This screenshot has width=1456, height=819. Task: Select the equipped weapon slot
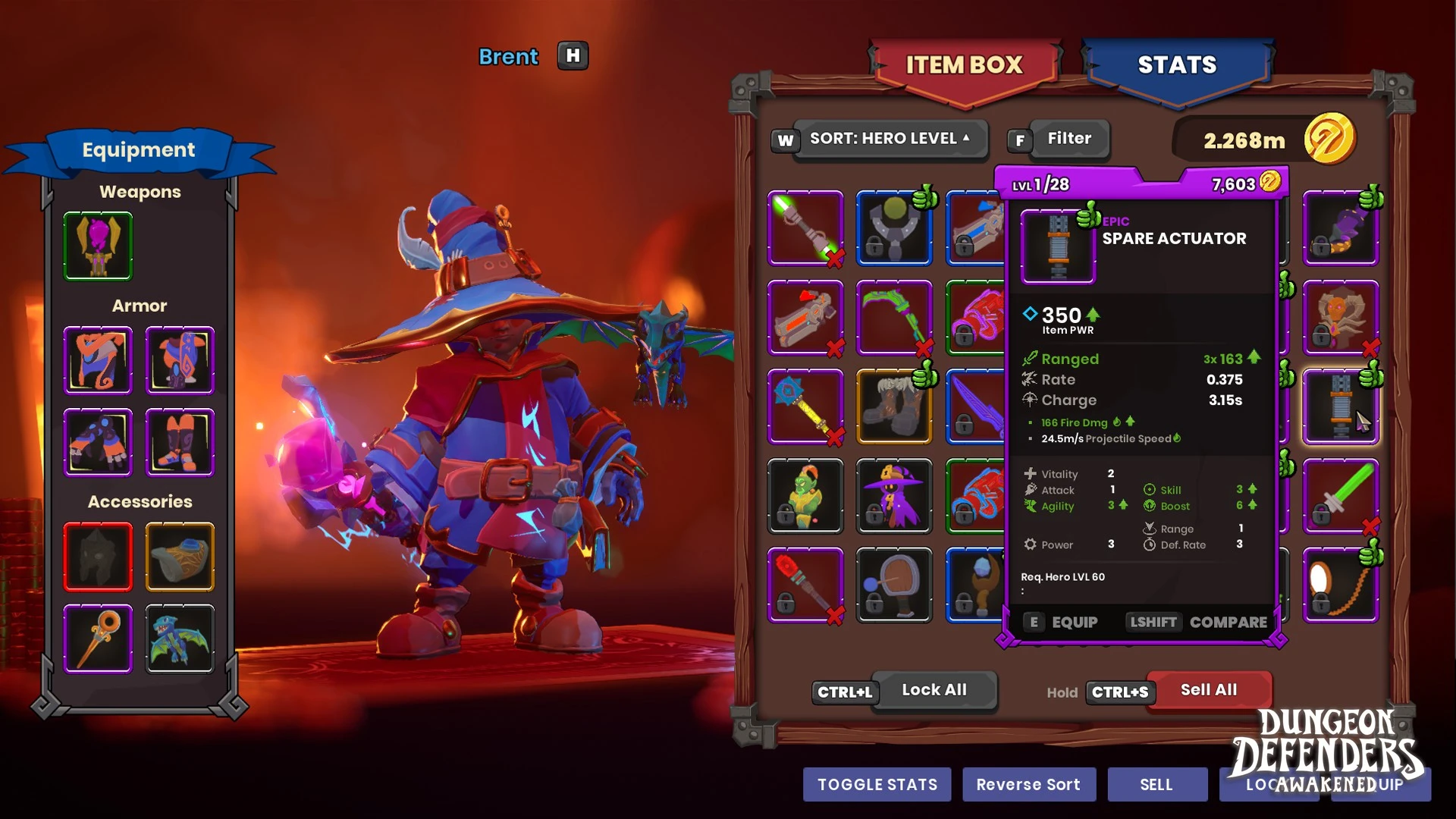point(98,246)
